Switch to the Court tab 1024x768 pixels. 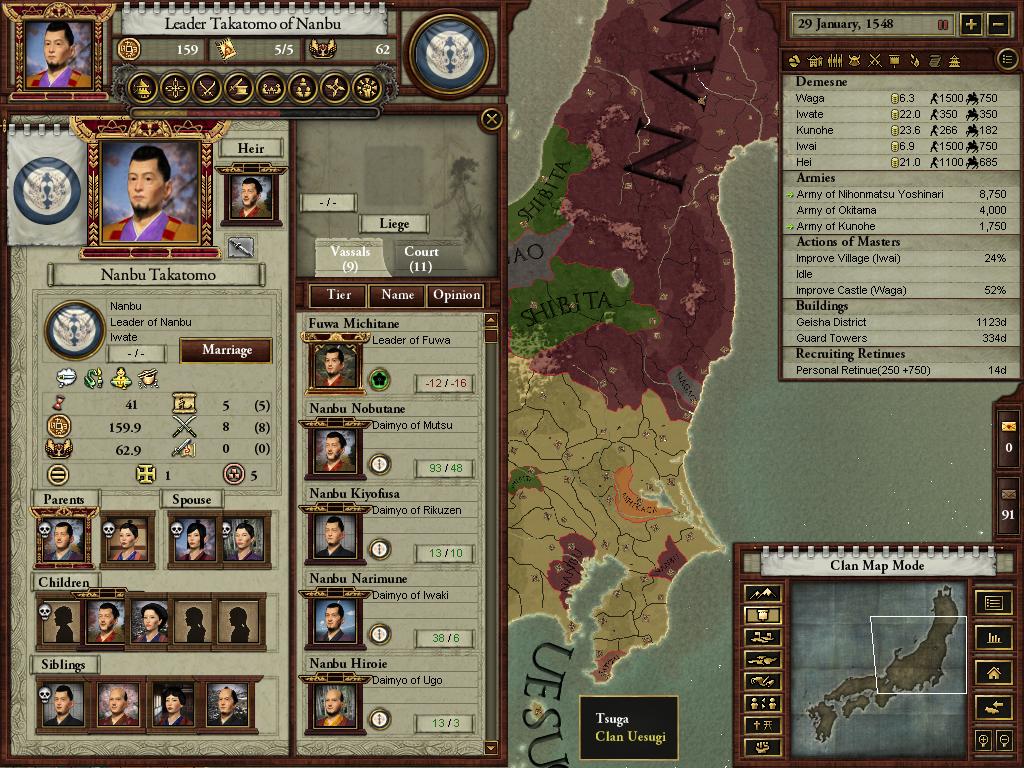[x=421, y=258]
